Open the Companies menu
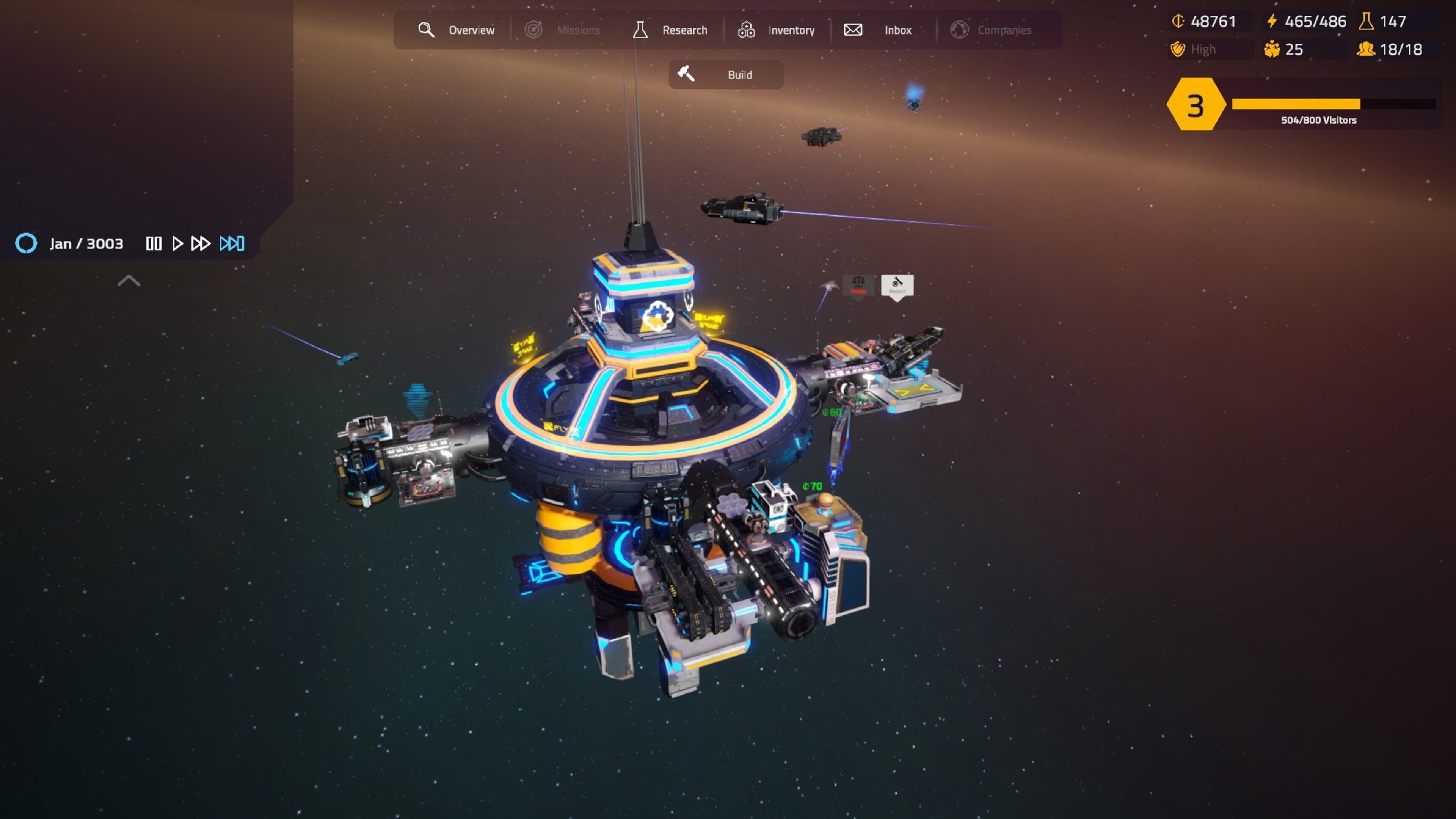Screen dimensions: 1456x819 992,30
